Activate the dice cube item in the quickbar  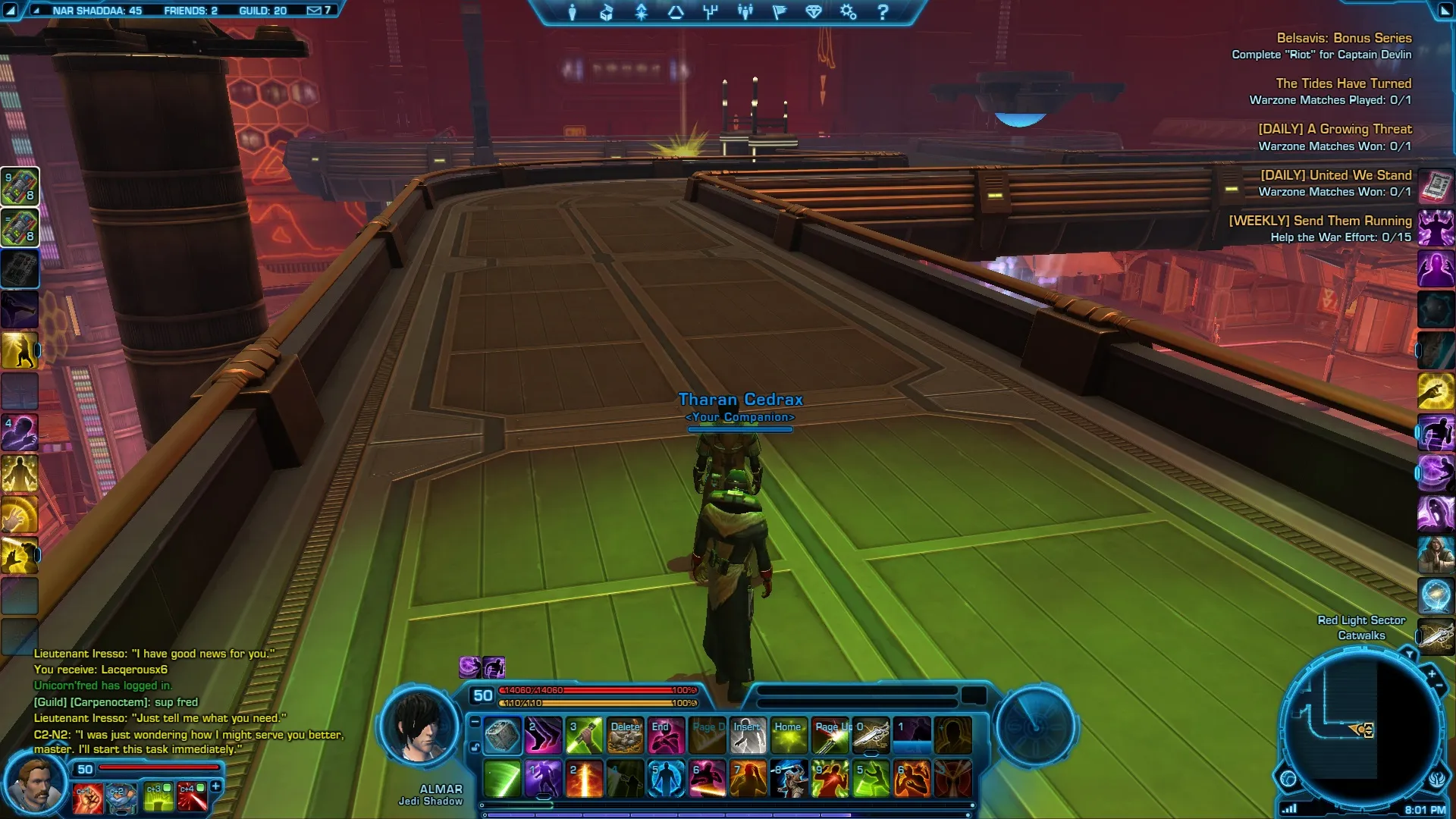[502, 736]
